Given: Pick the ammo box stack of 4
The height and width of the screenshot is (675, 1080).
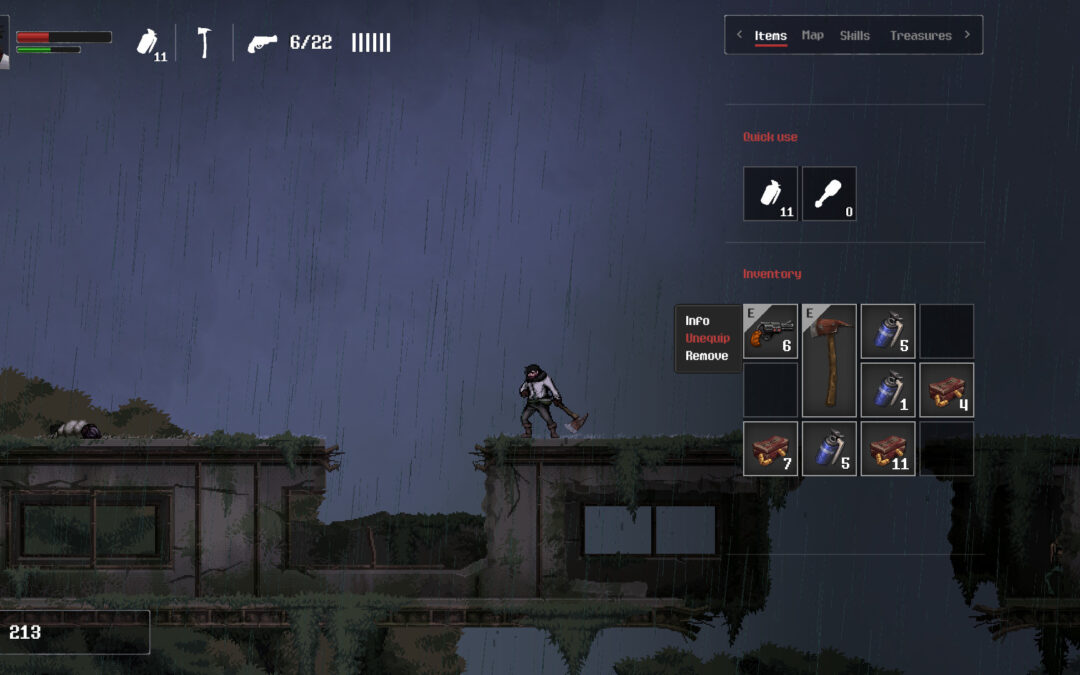Looking at the screenshot, I should click(946, 389).
